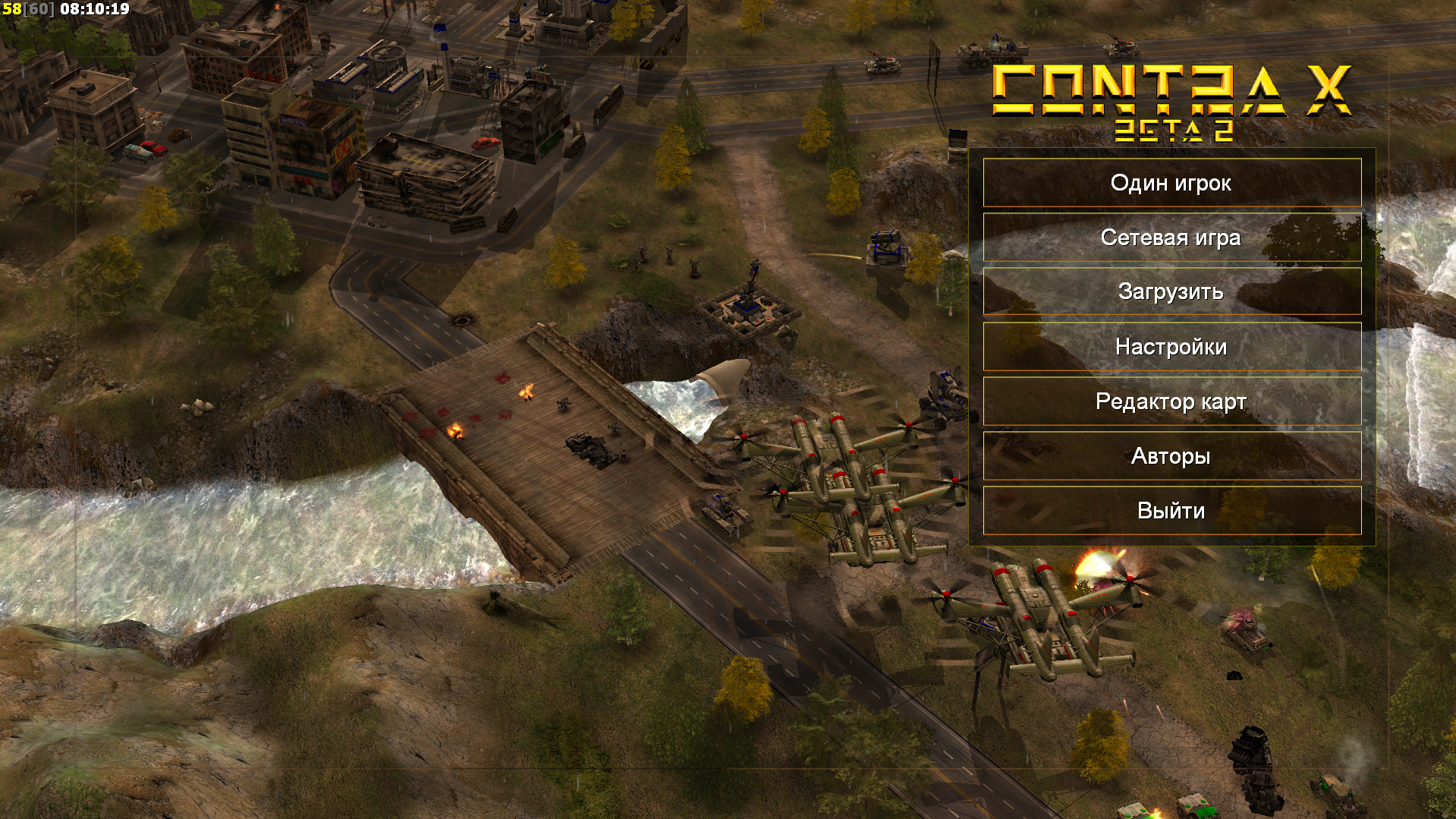Select Сетевая игра network game

point(1171,238)
